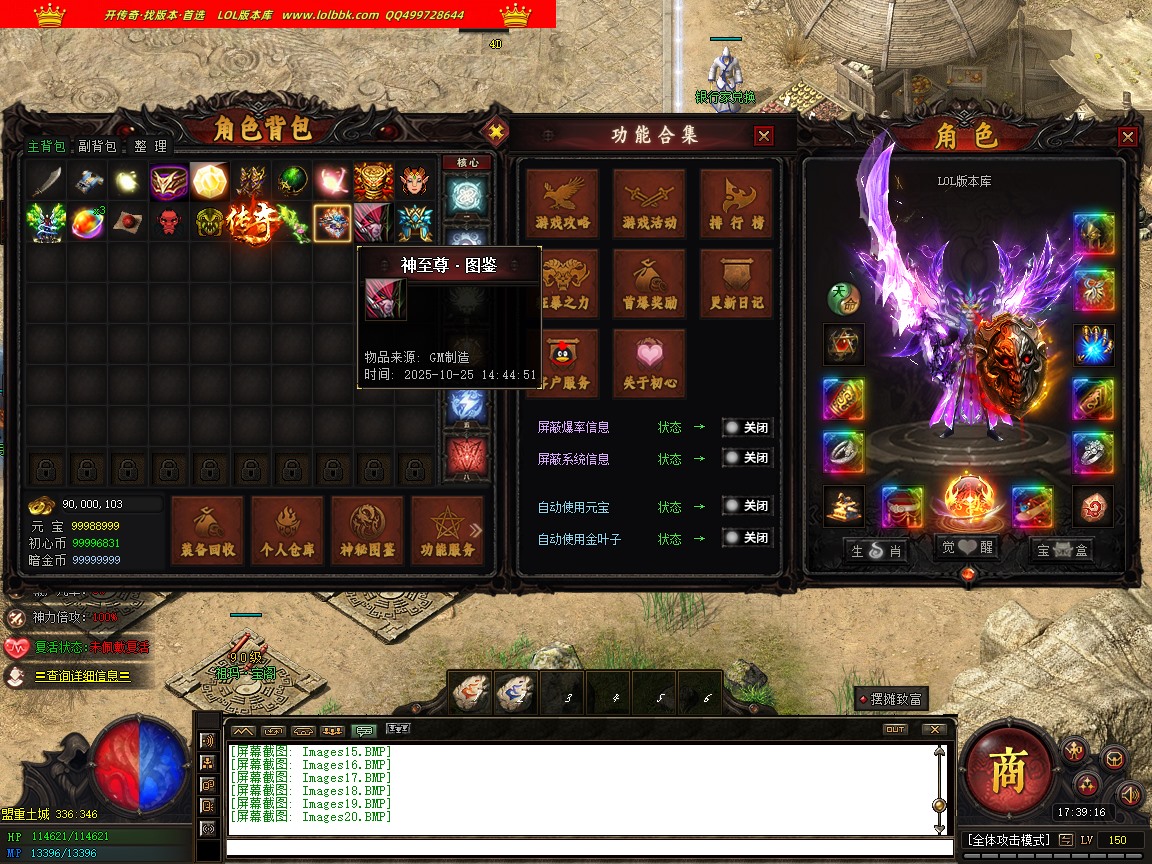This screenshot has width=1152, height=864.
Task: Open the 更新日记 update log
Action: coord(736,284)
